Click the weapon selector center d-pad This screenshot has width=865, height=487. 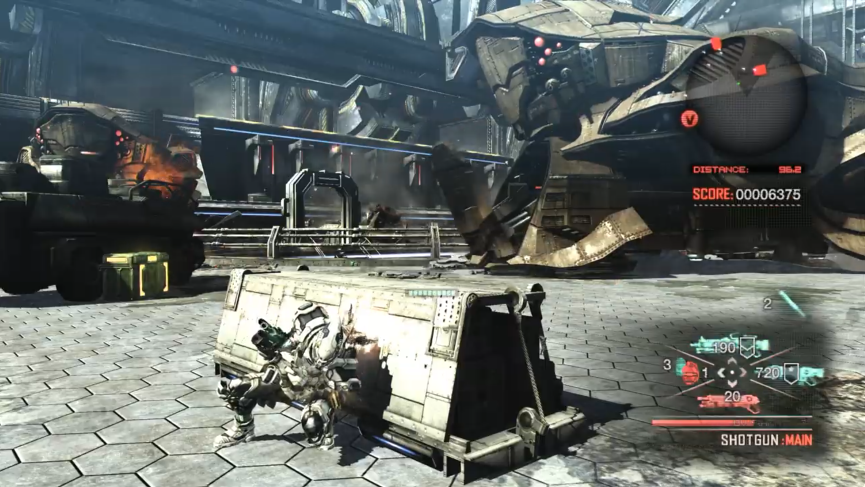[x=732, y=374]
